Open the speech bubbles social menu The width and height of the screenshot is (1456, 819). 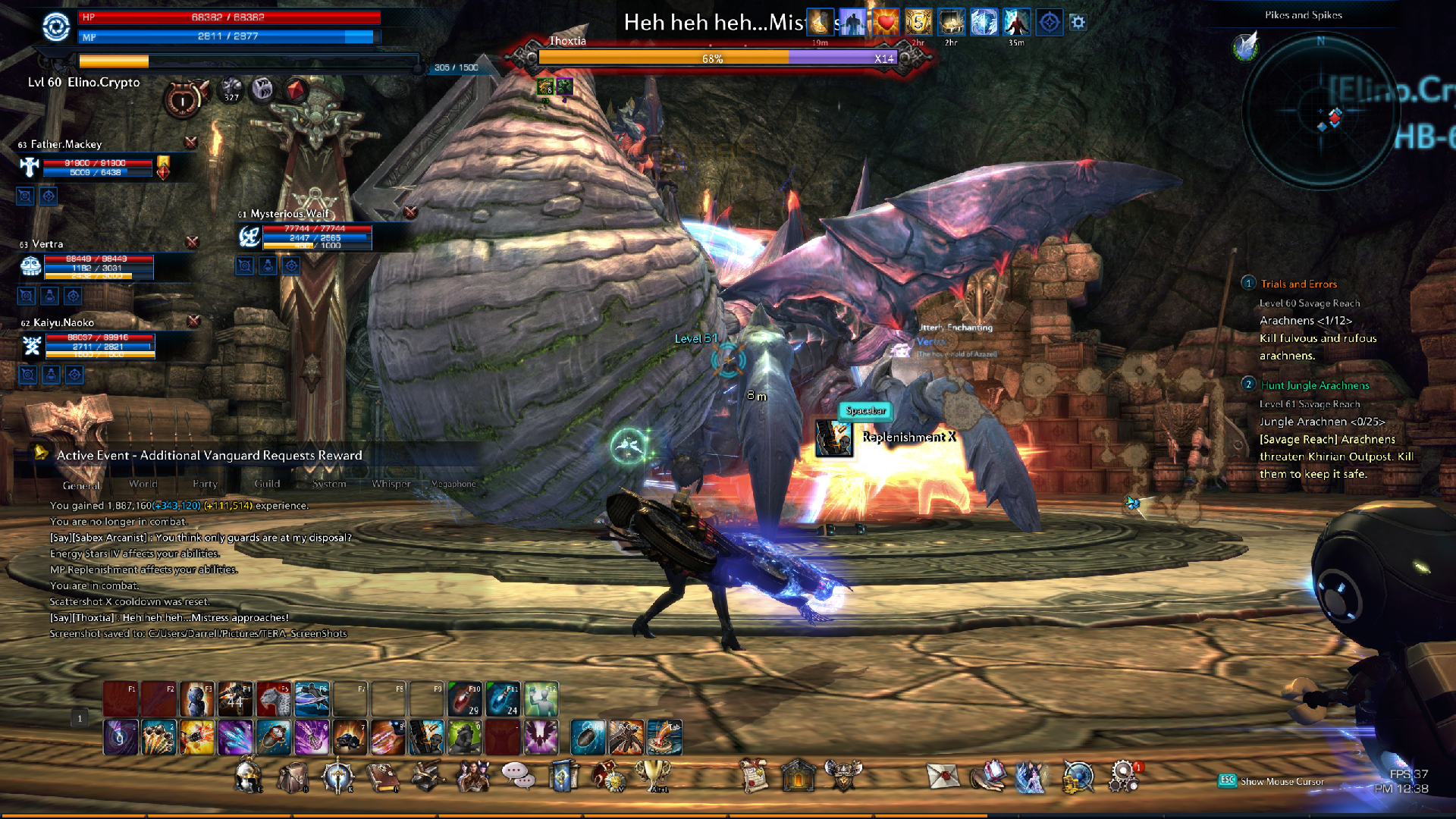point(517,775)
